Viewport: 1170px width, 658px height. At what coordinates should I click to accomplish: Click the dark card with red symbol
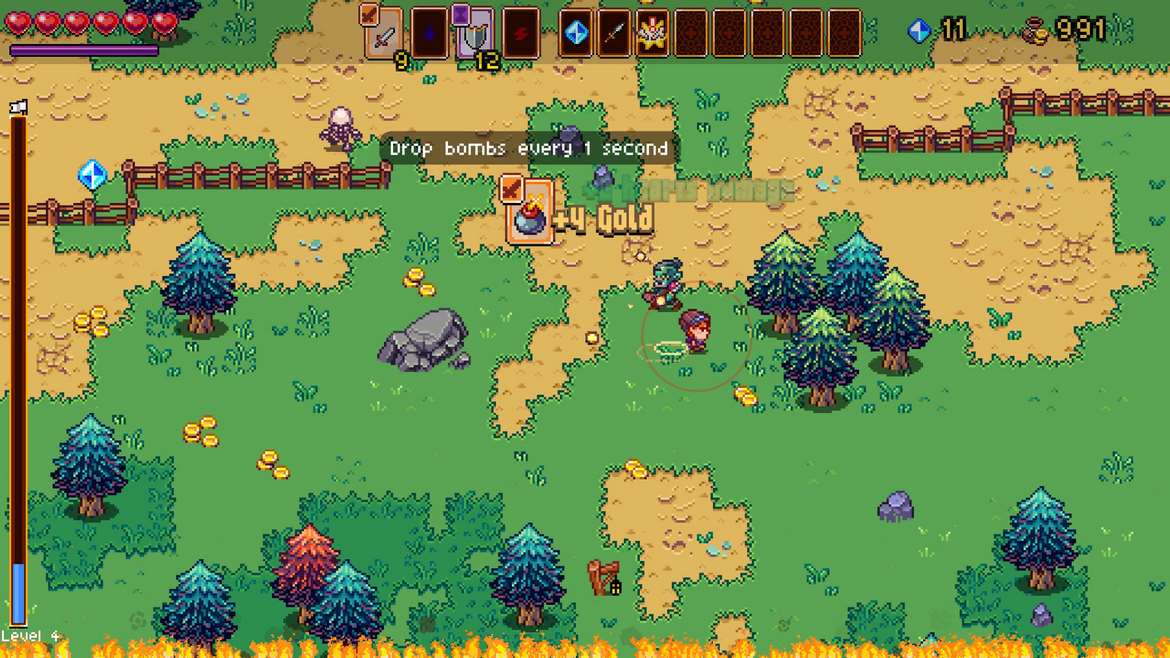coord(521,33)
